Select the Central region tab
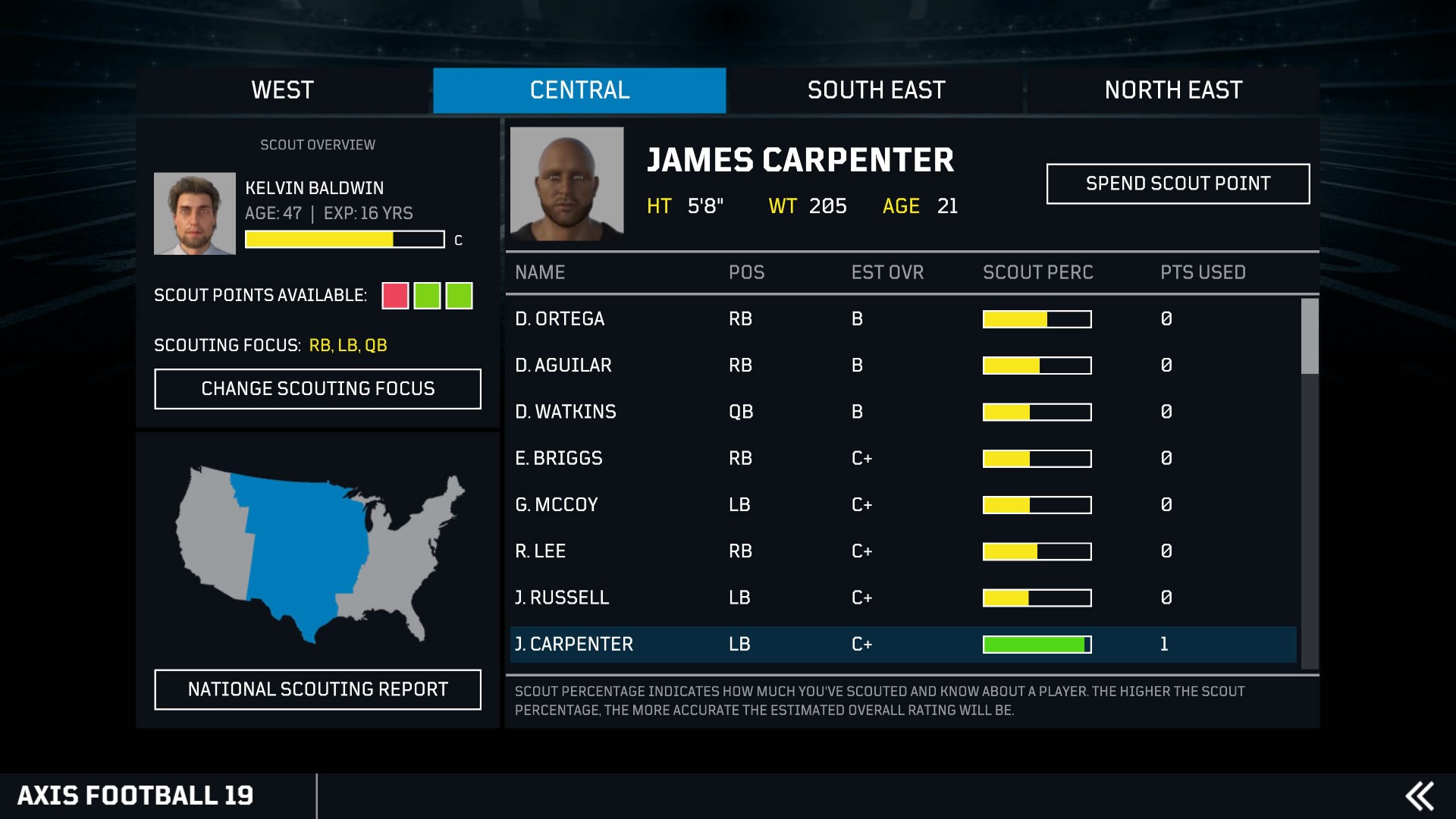Screen dimensions: 1456x819 pos(579,90)
